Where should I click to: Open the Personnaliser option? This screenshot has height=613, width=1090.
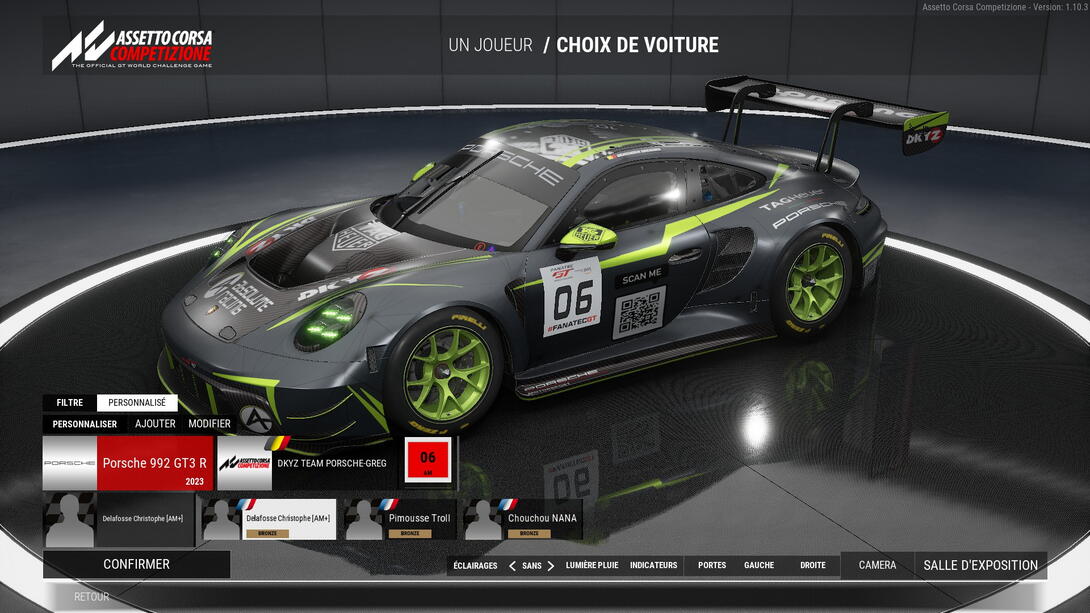coord(85,424)
